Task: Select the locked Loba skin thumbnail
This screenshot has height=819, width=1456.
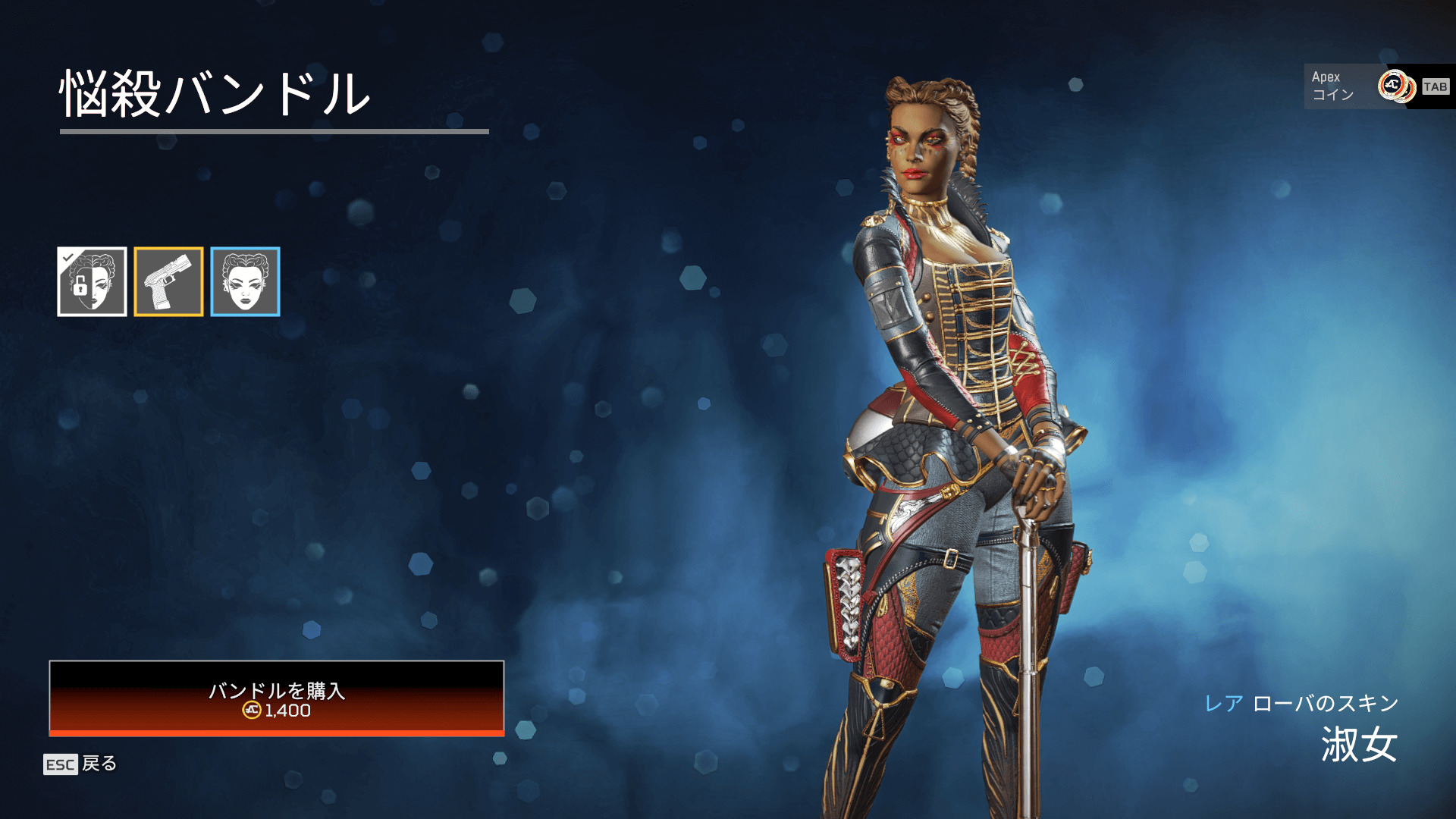Action: pos(93,282)
